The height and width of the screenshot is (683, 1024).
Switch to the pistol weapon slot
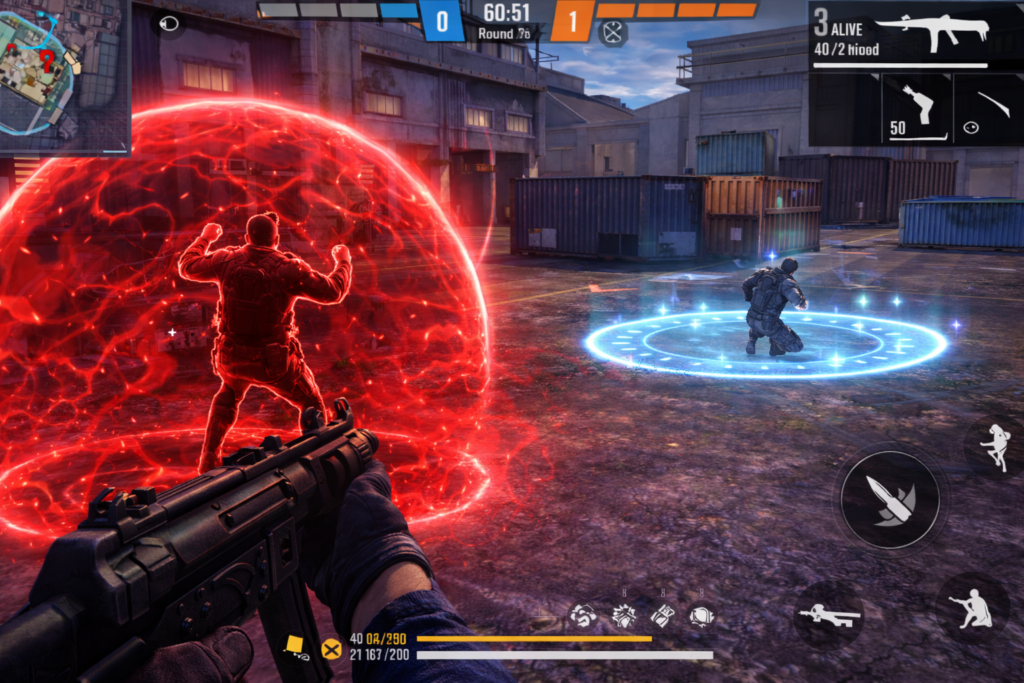point(916,108)
